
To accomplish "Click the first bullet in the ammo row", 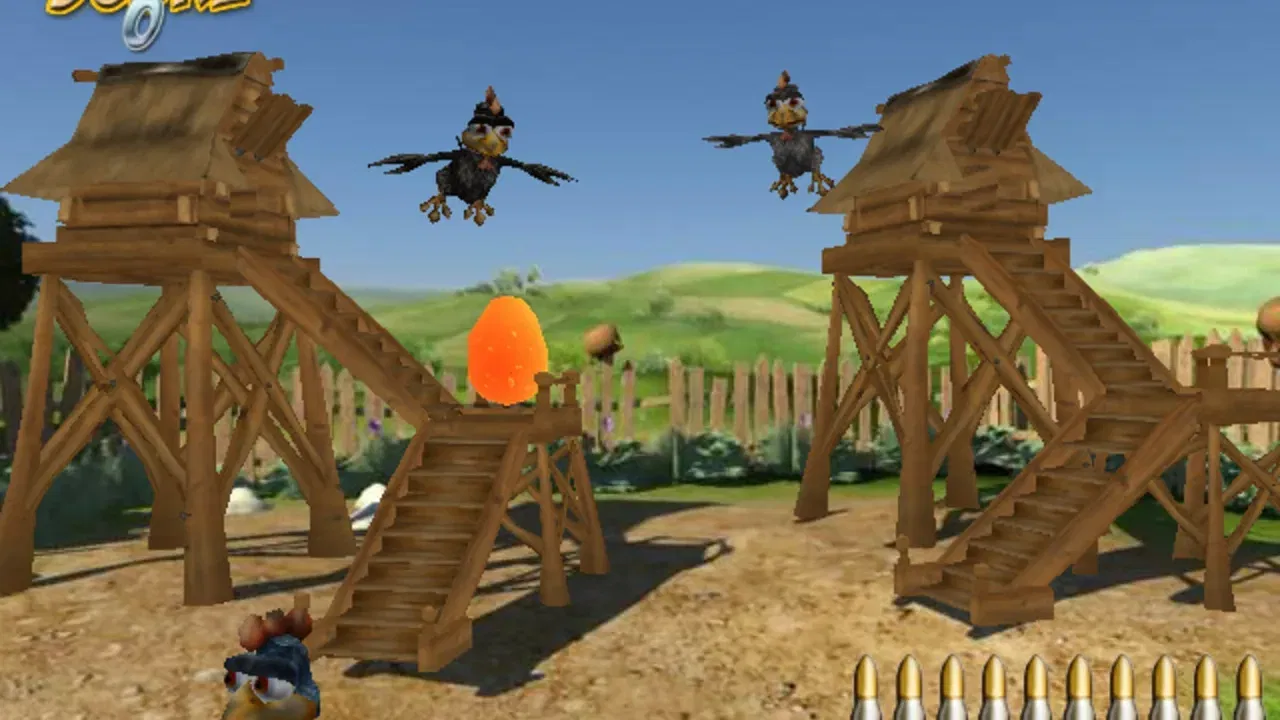I will [865, 690].
